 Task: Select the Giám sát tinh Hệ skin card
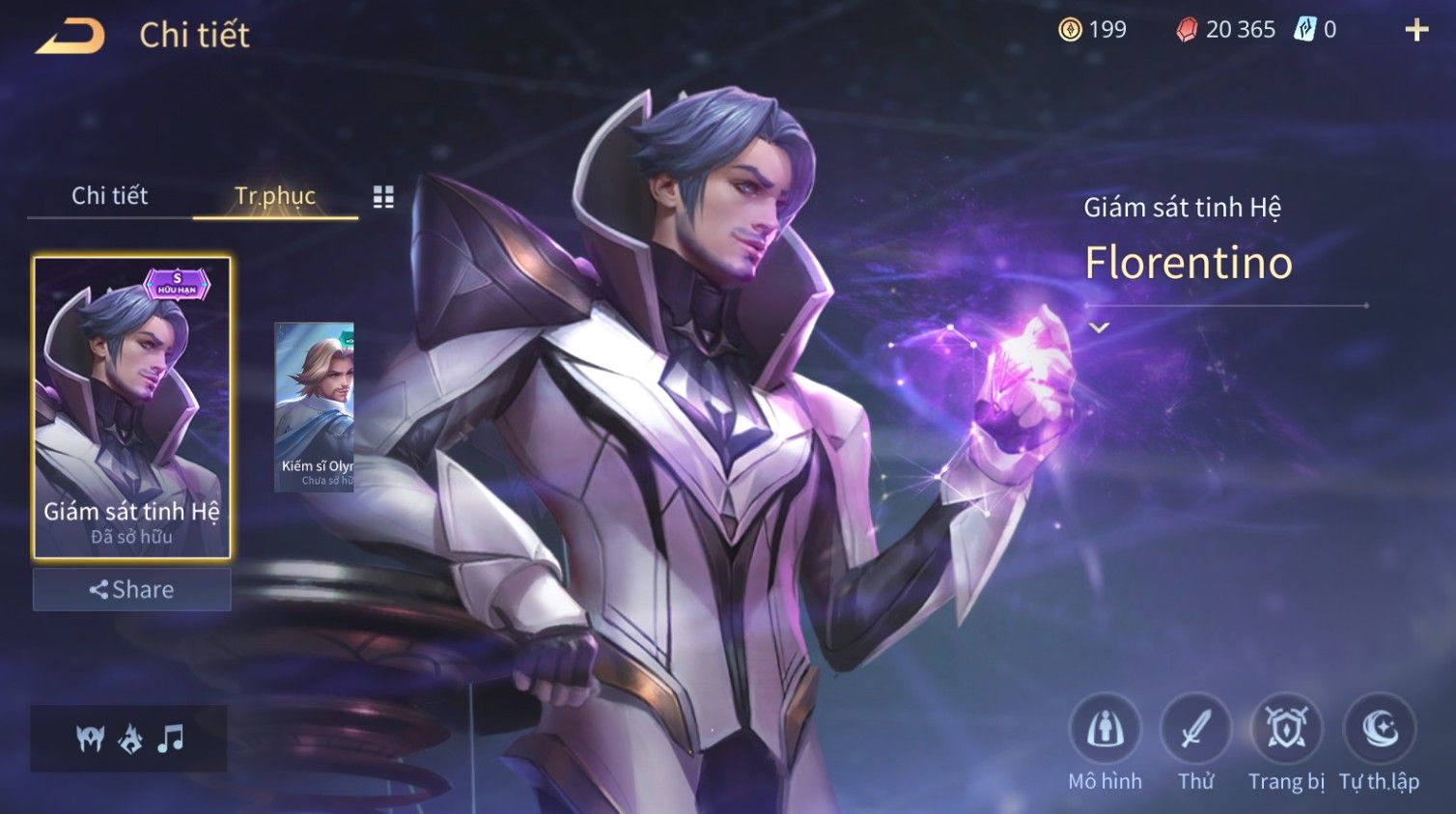point(132,407)
